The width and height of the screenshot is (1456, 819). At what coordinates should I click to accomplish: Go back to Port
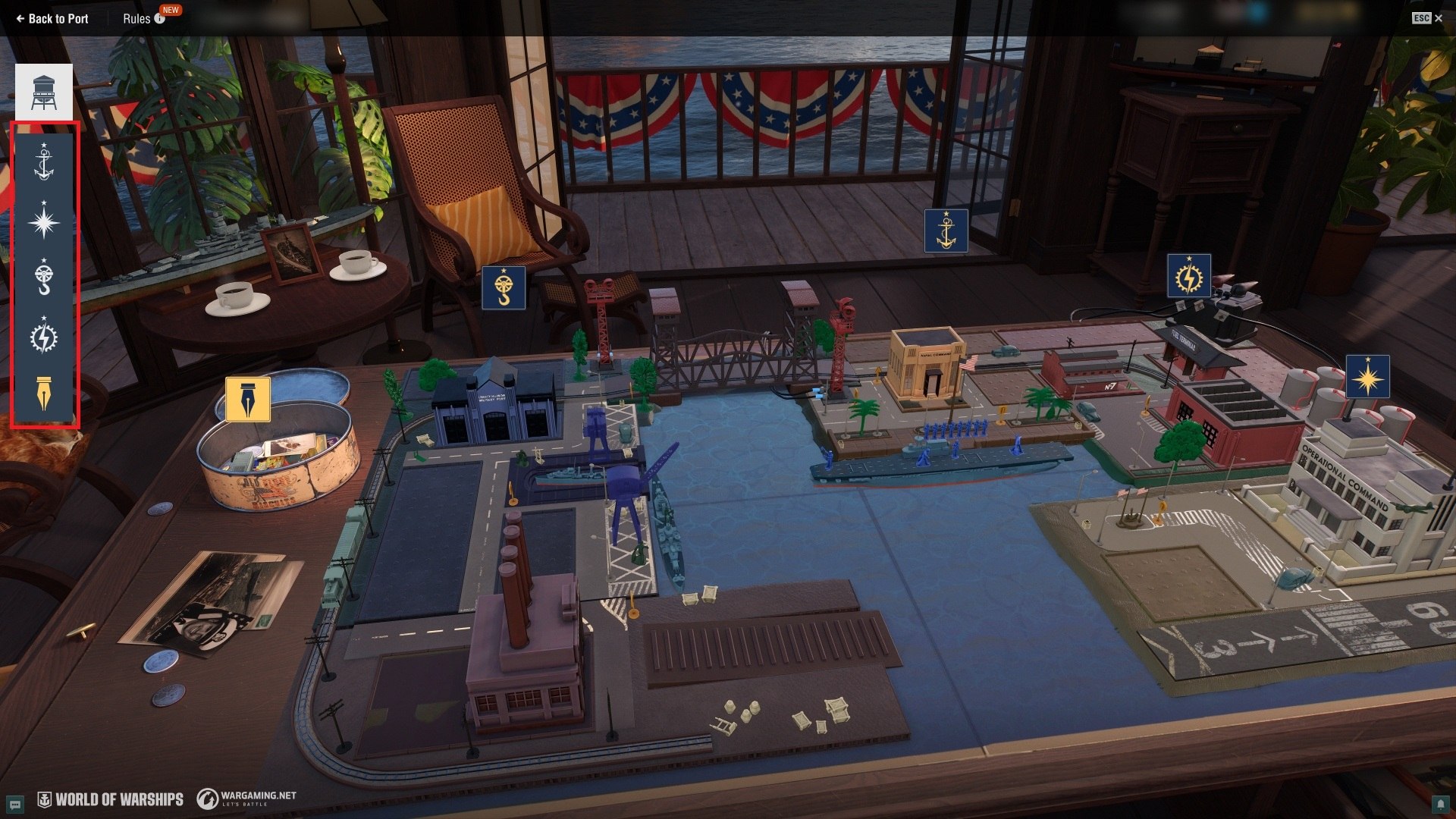(52, 19)
